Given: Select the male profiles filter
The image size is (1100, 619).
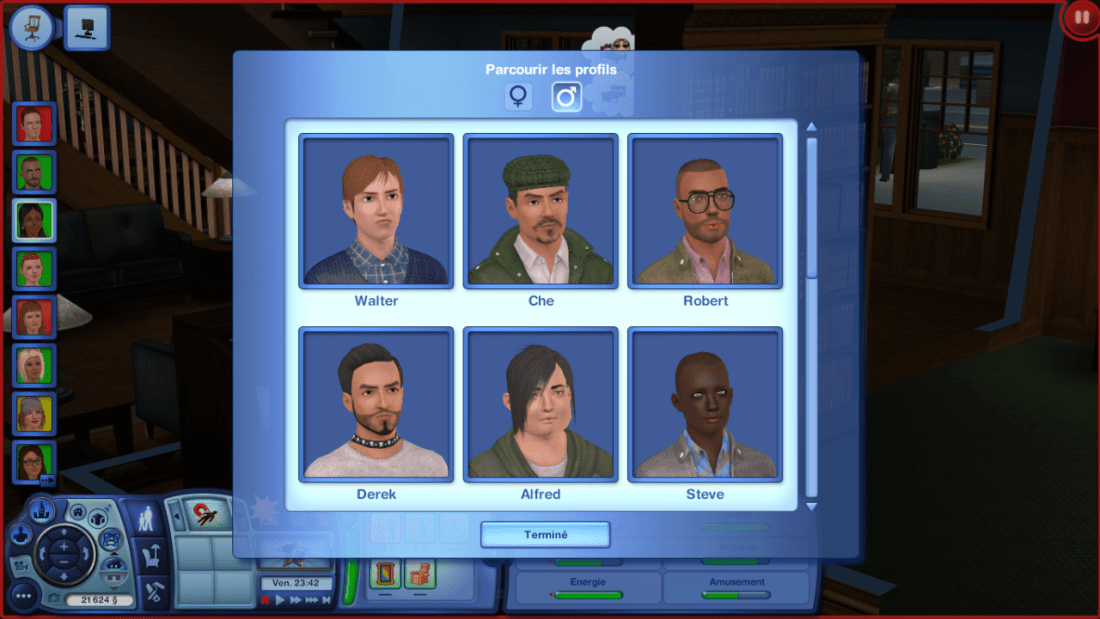Looking at the screenshot, I should 567,97.
